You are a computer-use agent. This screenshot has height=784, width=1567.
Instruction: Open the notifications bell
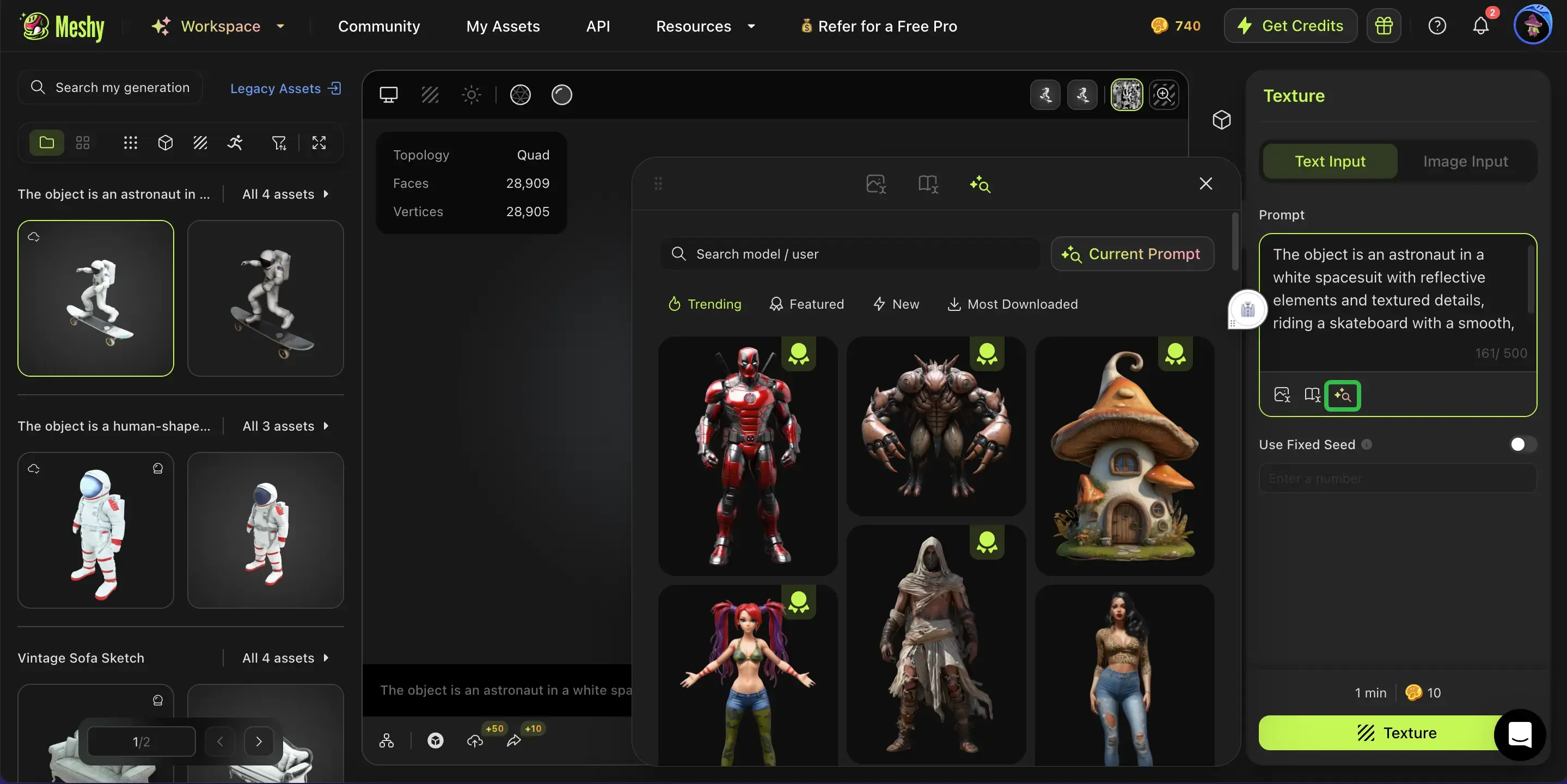pos(1480,26)
